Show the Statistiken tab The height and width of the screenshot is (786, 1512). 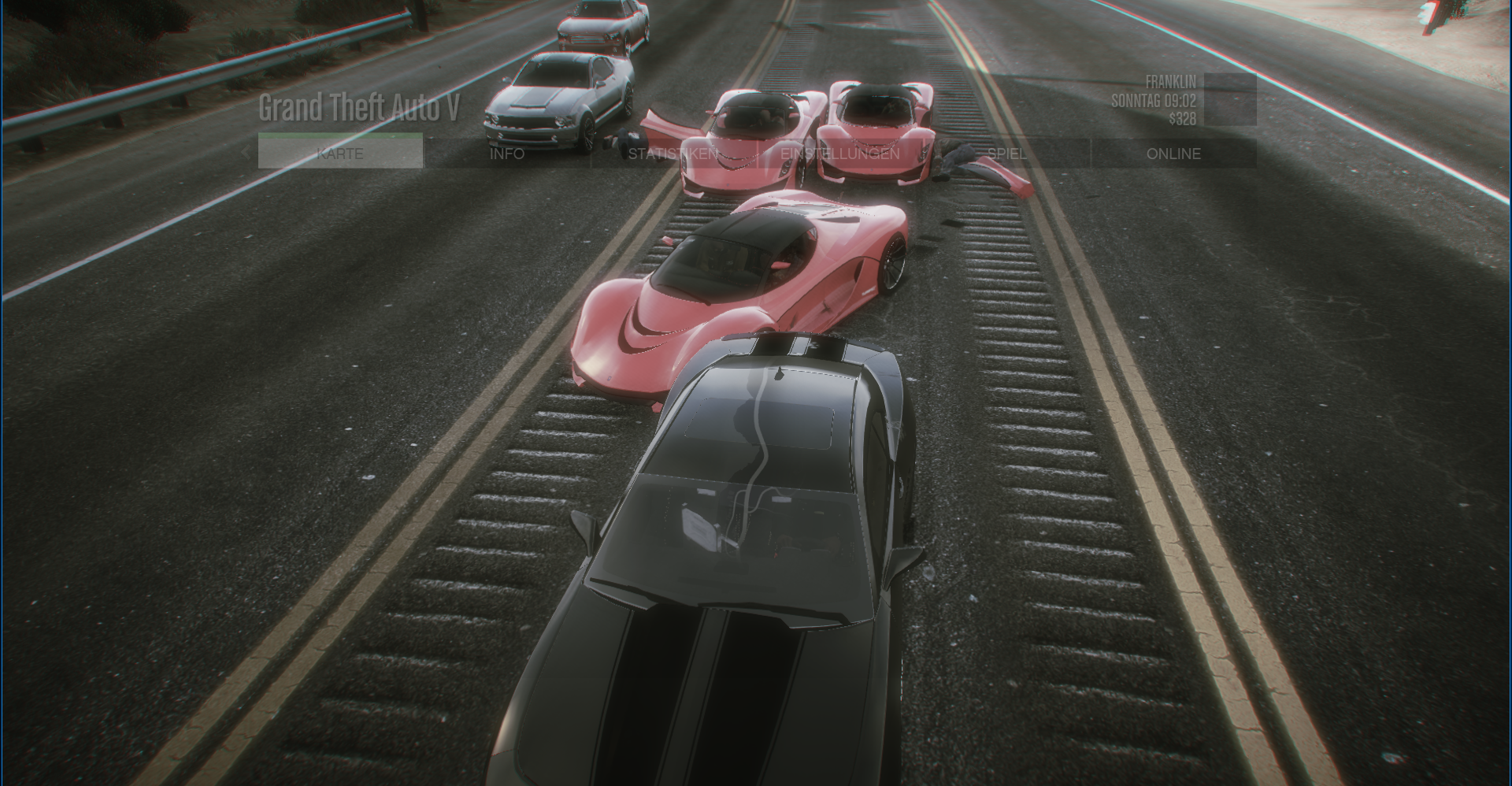(x=673, y=154)
